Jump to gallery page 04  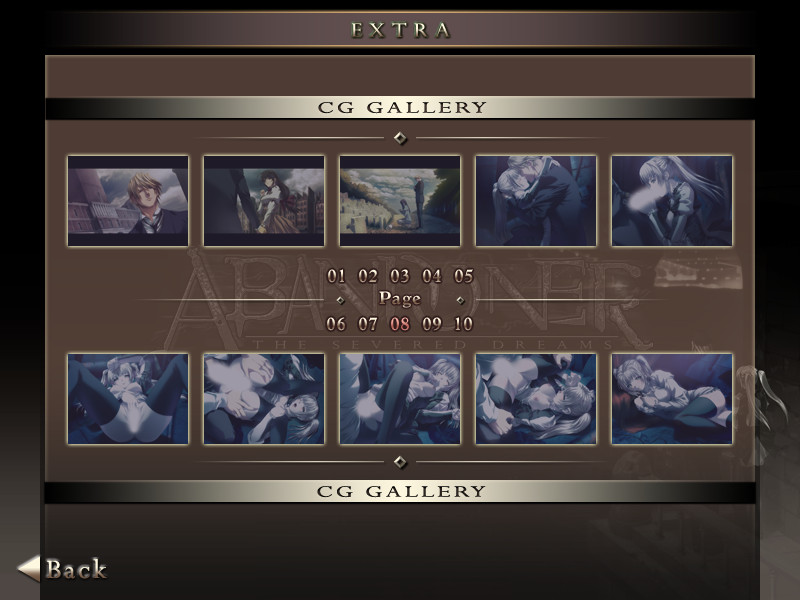[x=432, y=276]
